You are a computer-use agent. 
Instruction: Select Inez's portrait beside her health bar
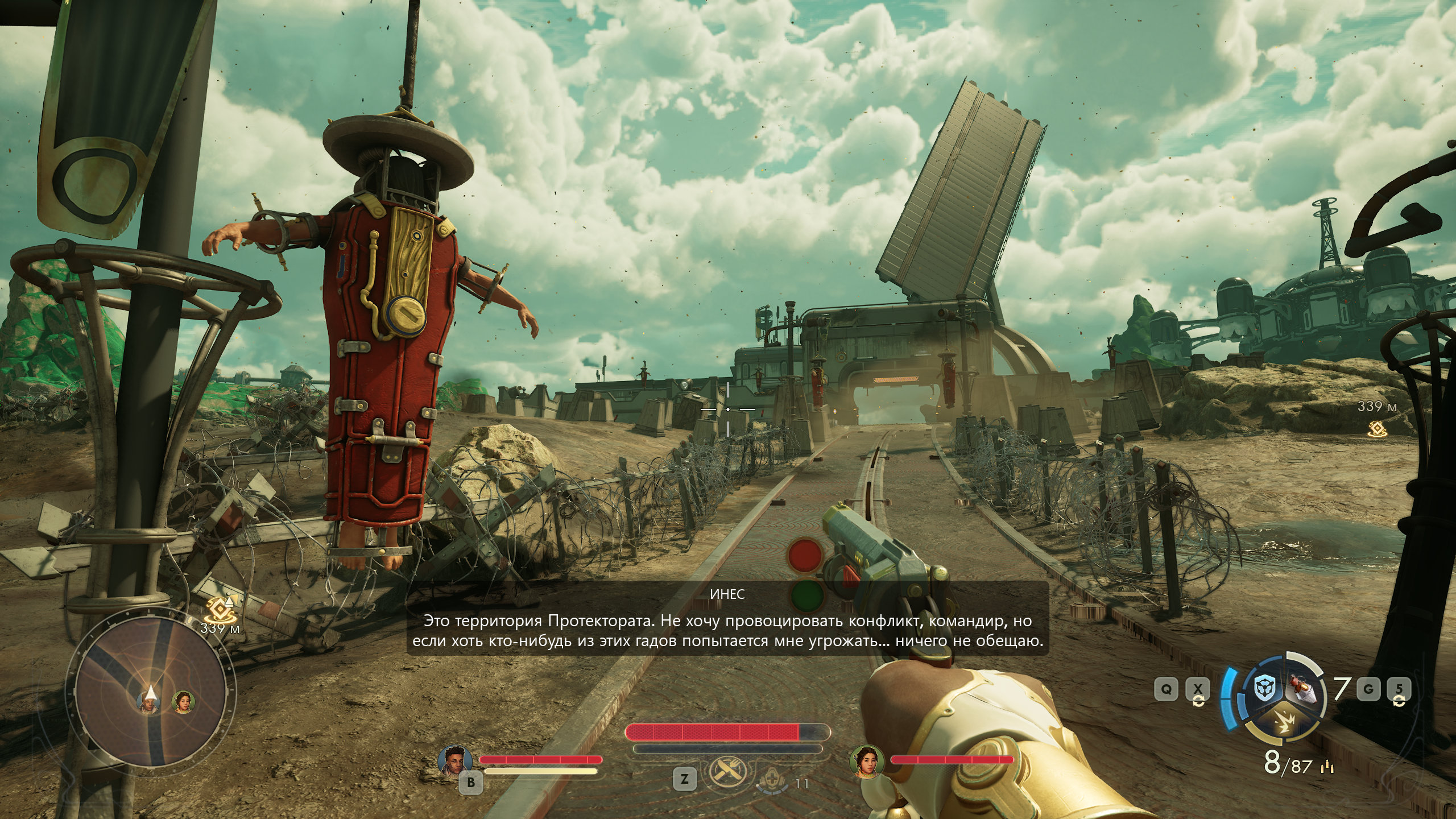coord(866,761)
